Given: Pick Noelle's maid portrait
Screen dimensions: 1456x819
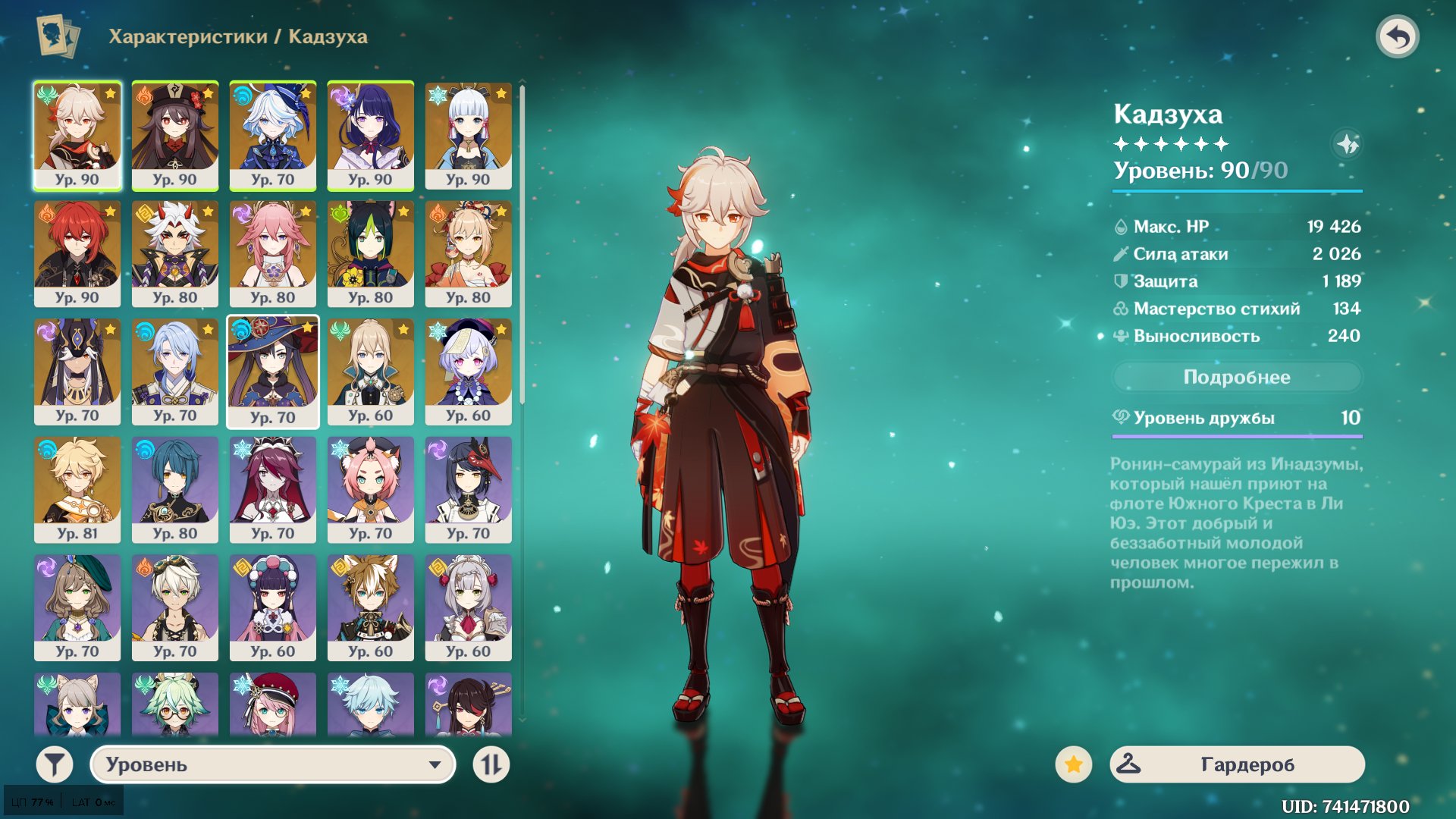Looking at the screenshot, I should 468,607.
